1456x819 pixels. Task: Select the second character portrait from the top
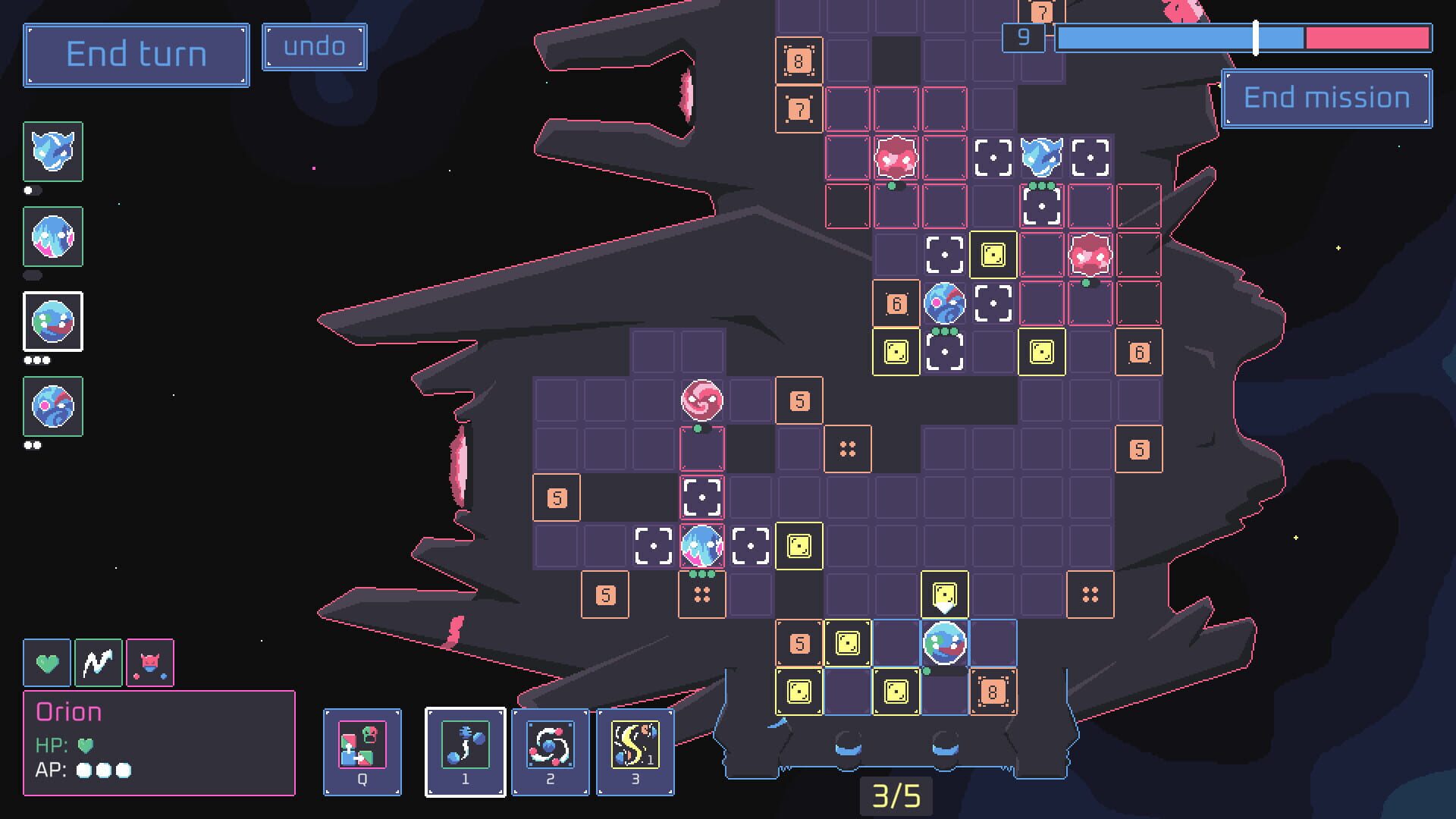(x=52, y=237)
